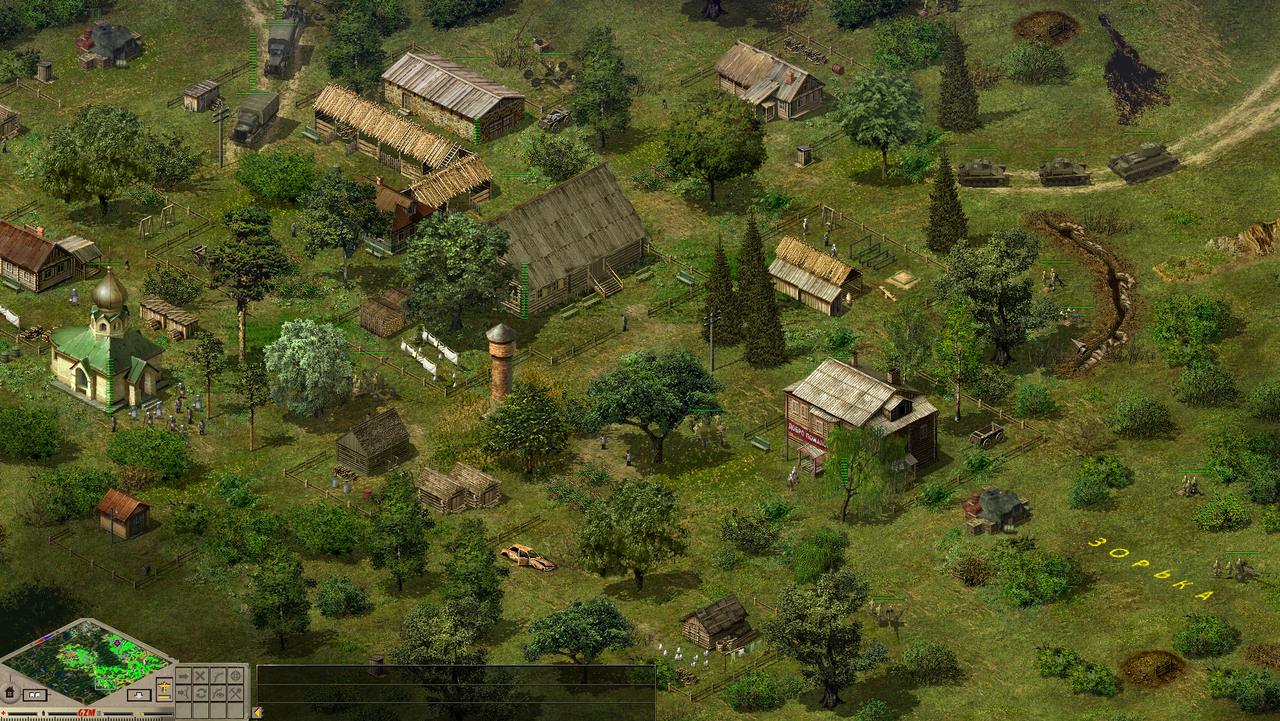Click the white down-arrow button

(139, 695)
